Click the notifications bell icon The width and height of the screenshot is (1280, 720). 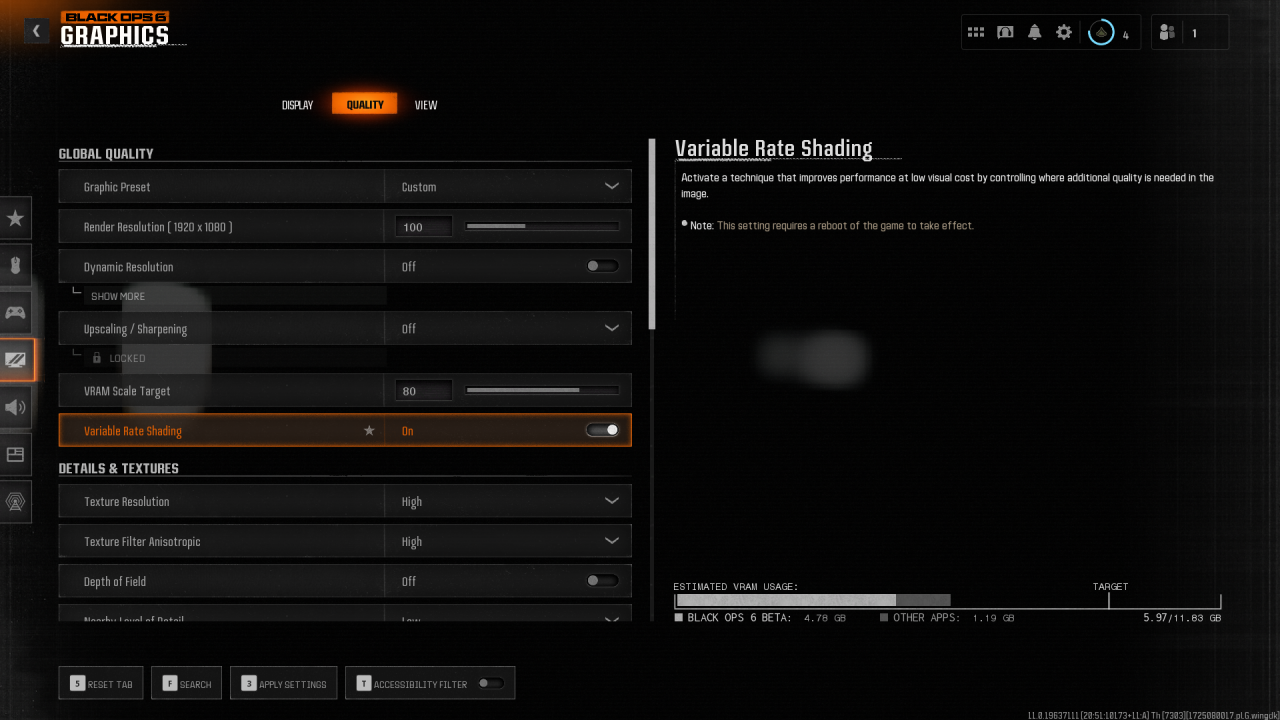(x=1033, y=31)
